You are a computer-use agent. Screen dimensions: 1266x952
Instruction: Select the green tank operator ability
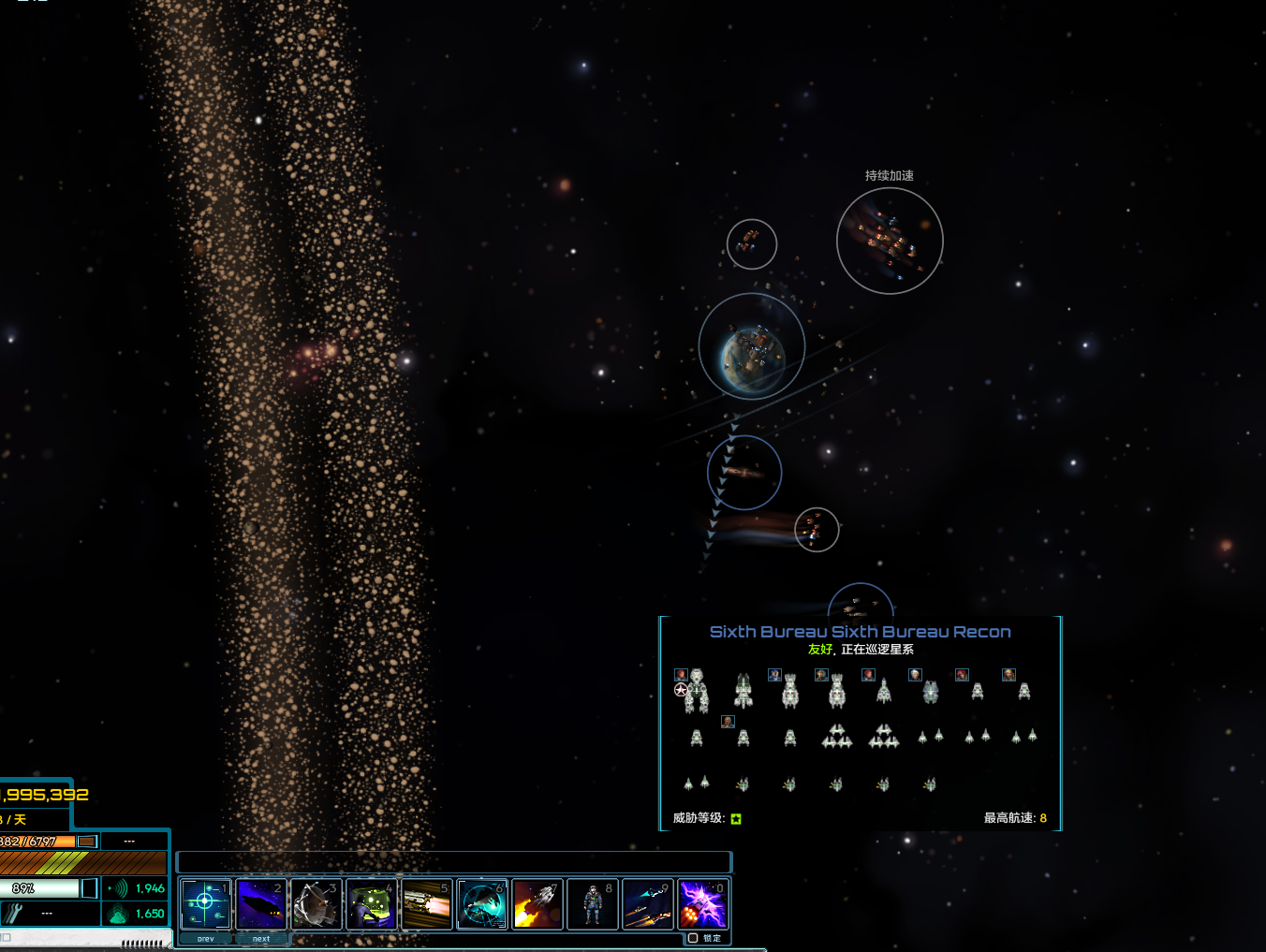371,903
